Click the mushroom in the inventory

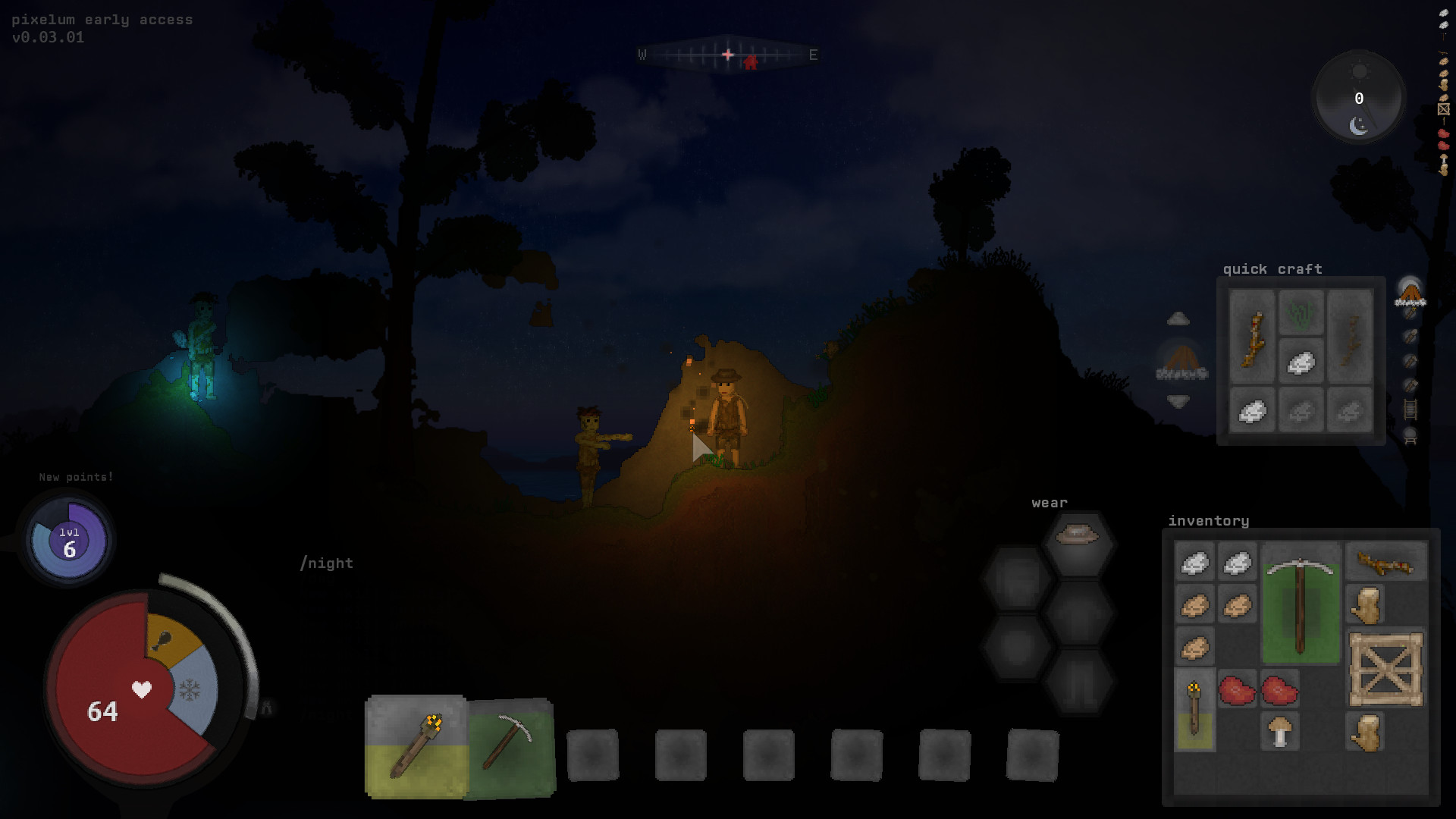(x=1281, y=730)
